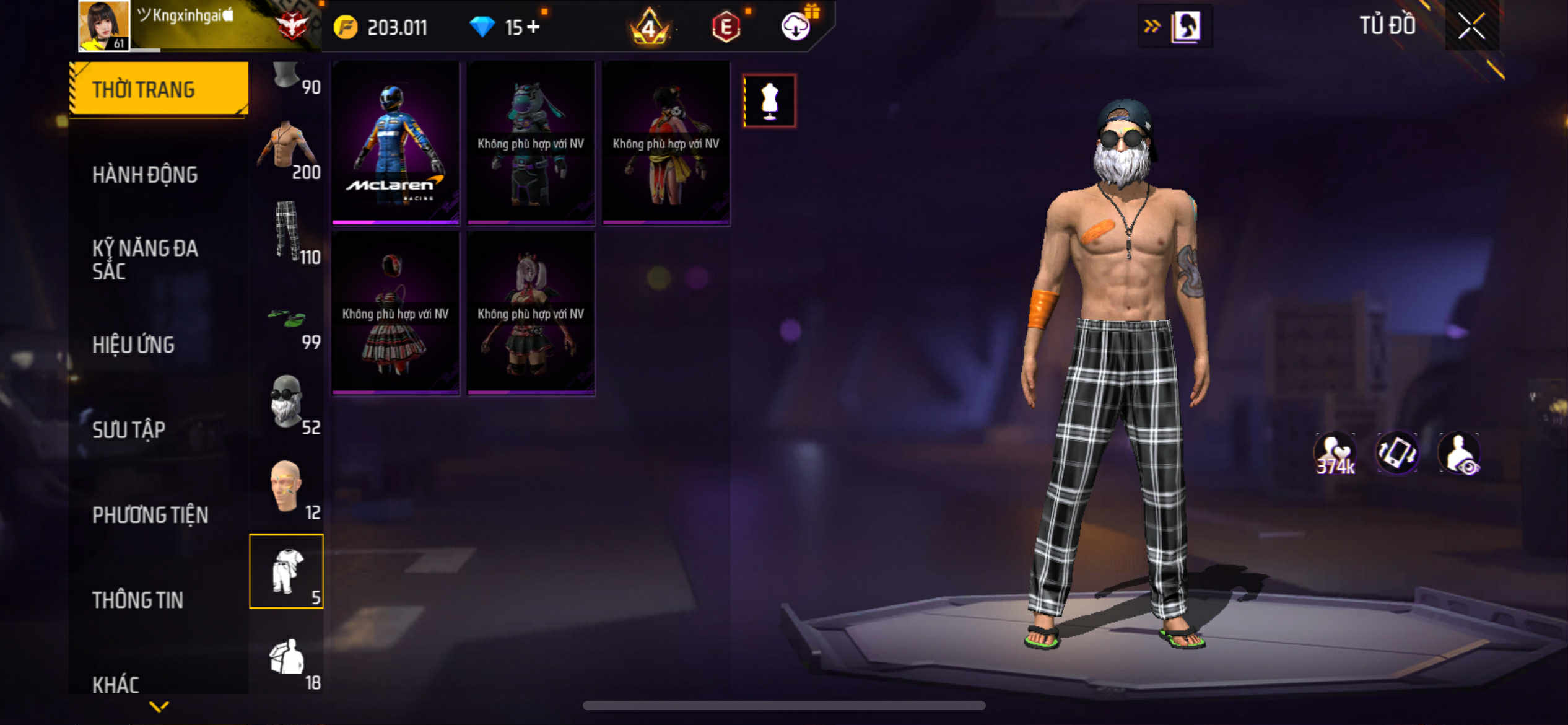Open the plaid pants category
This screenshot has height=725, width=1568.
(x=287, y=231)
